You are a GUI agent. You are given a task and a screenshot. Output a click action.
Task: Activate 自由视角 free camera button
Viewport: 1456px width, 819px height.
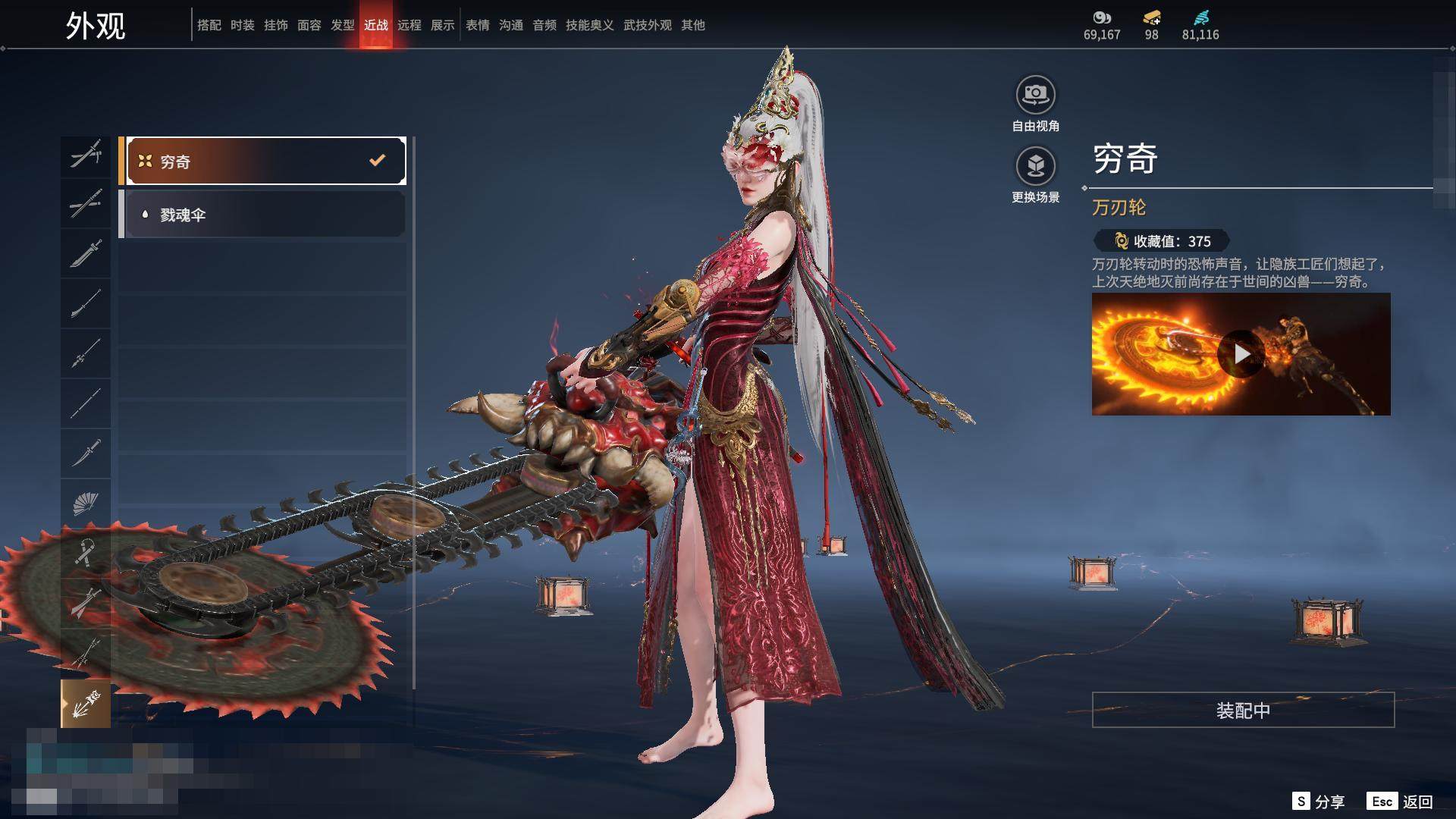pyautogui.click(x=1035, y=95)
